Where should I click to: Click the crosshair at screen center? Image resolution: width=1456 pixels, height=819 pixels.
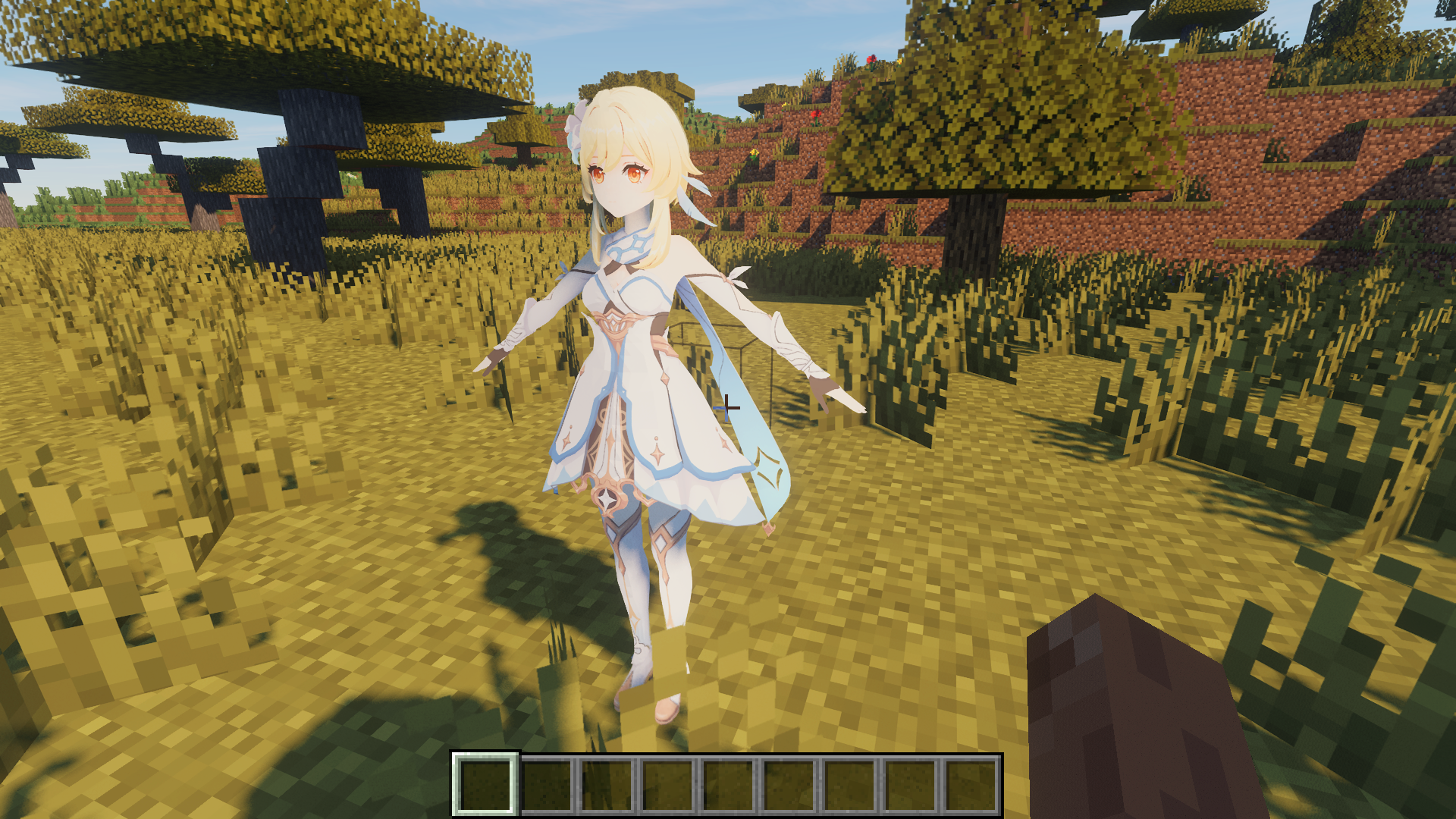(x=728, y=409)
